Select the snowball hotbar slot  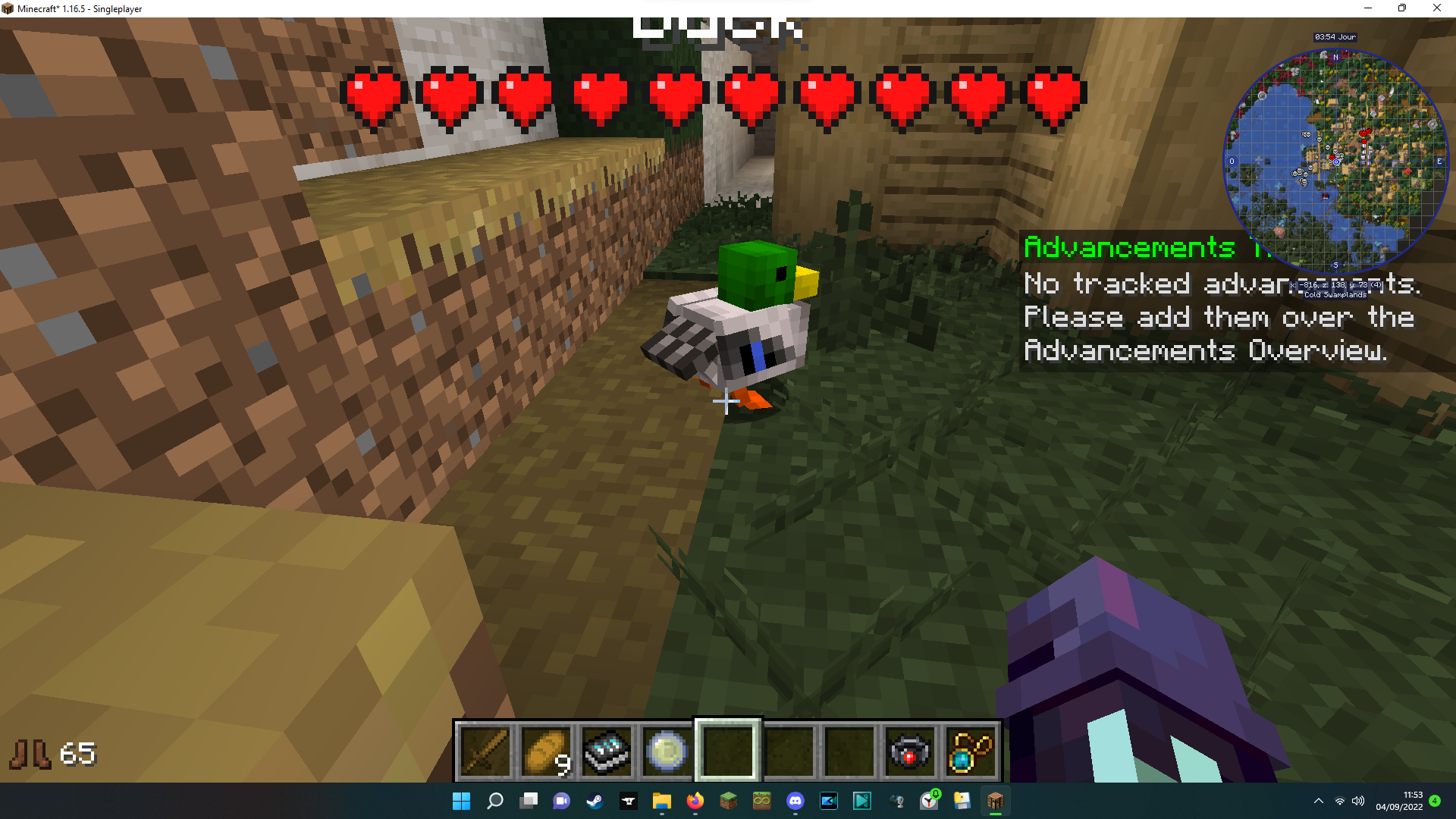pos(666,751)
